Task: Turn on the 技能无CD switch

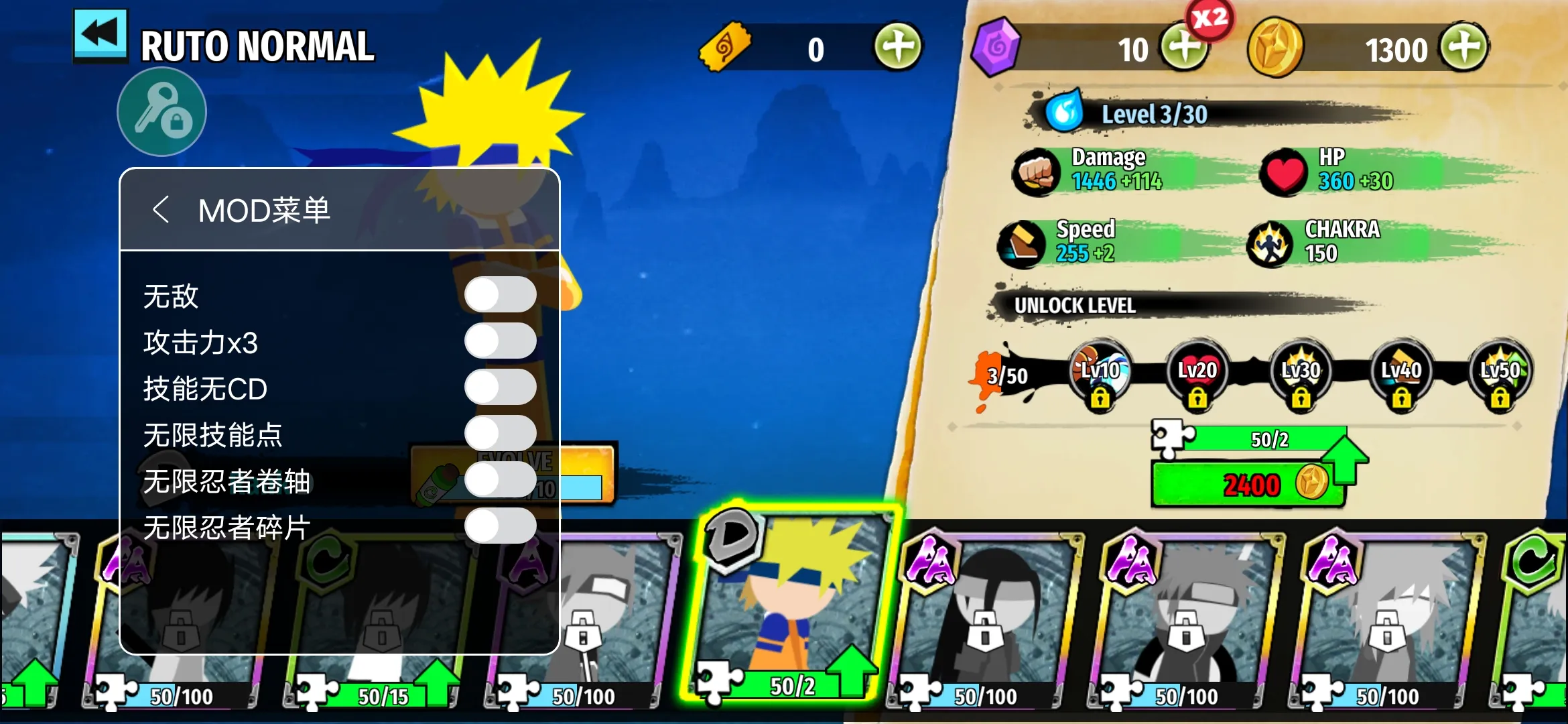Action: coord(500,387)
